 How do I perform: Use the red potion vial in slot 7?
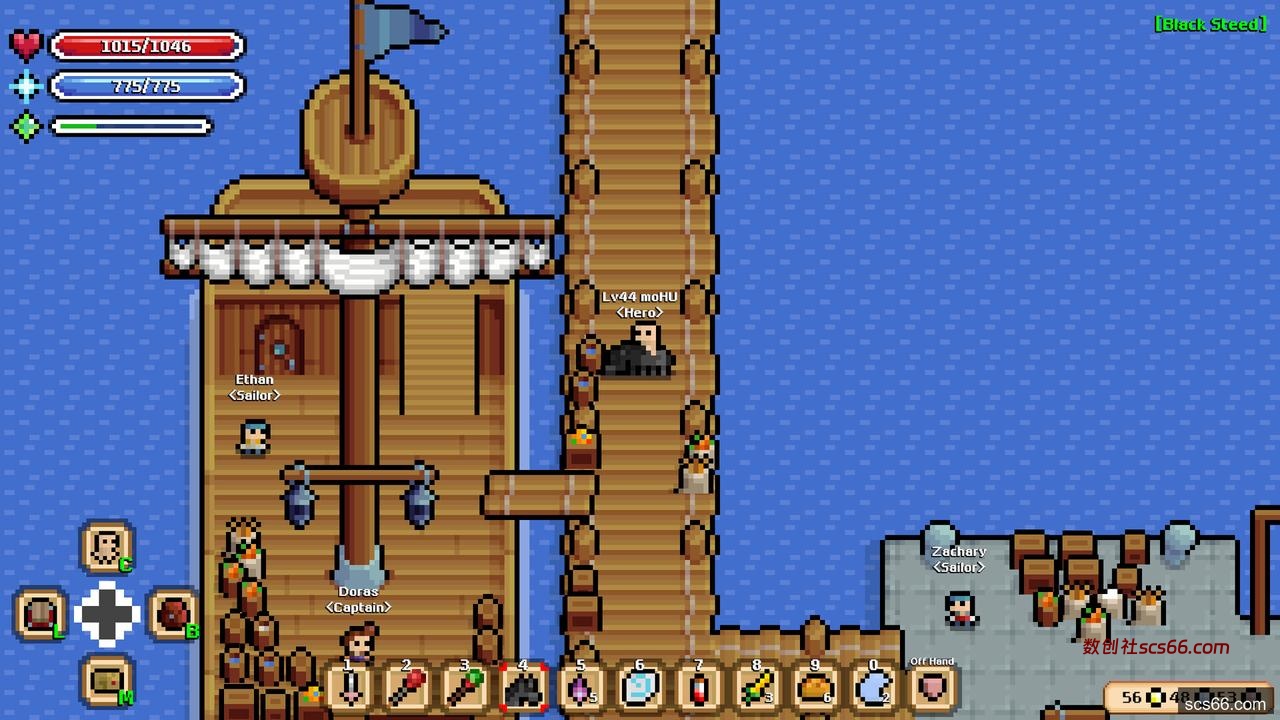point(698,687)
